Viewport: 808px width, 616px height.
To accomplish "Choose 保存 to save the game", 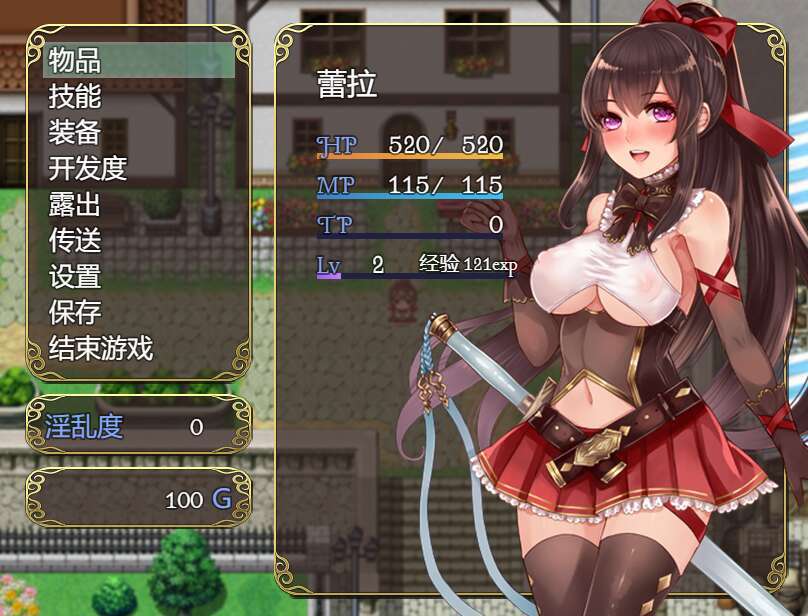I will point(76,312).
